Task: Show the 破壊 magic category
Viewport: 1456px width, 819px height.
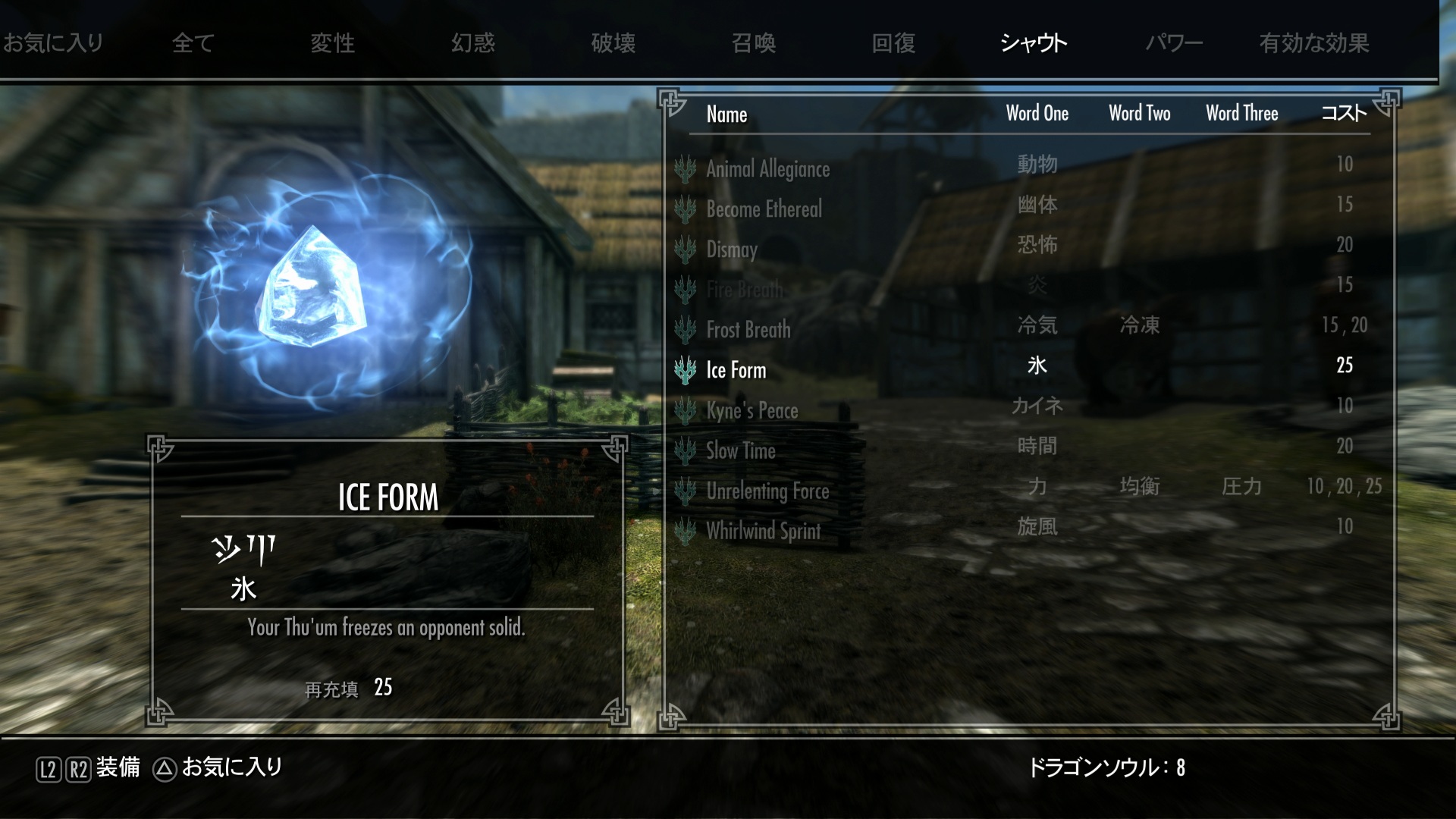Action: pos(613,43)
